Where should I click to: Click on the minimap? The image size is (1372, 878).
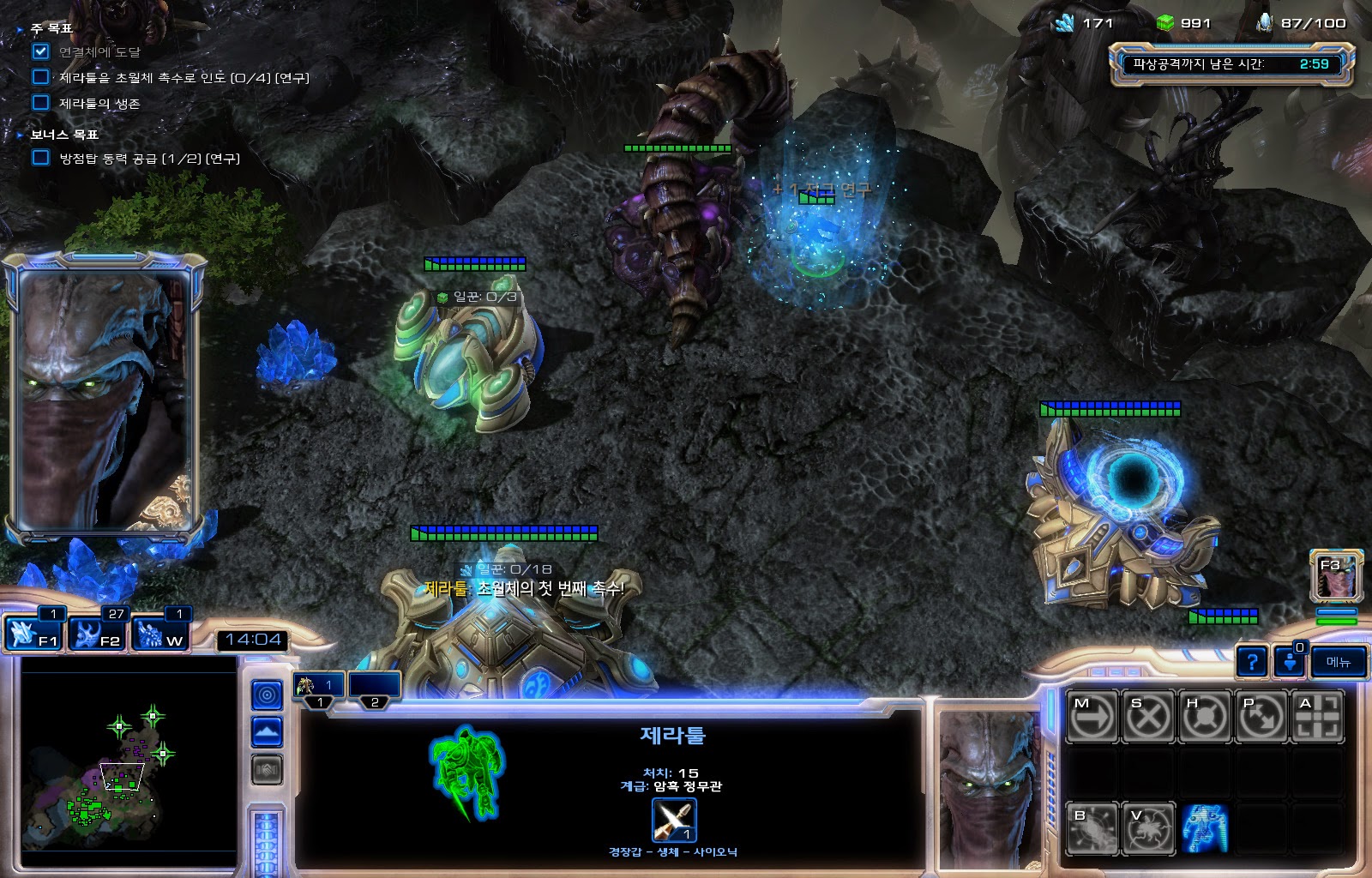129,763
